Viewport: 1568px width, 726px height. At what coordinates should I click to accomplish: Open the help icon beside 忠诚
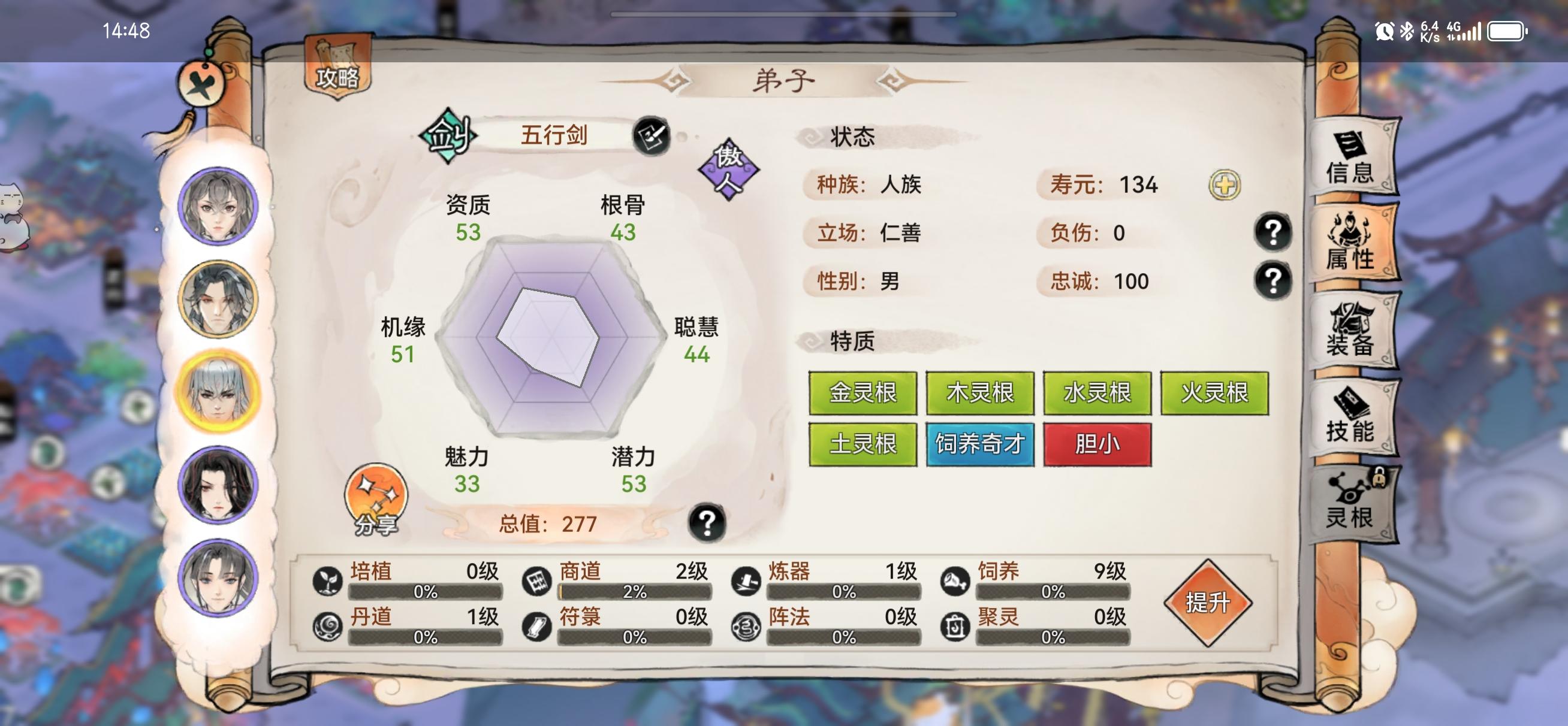1273,281
